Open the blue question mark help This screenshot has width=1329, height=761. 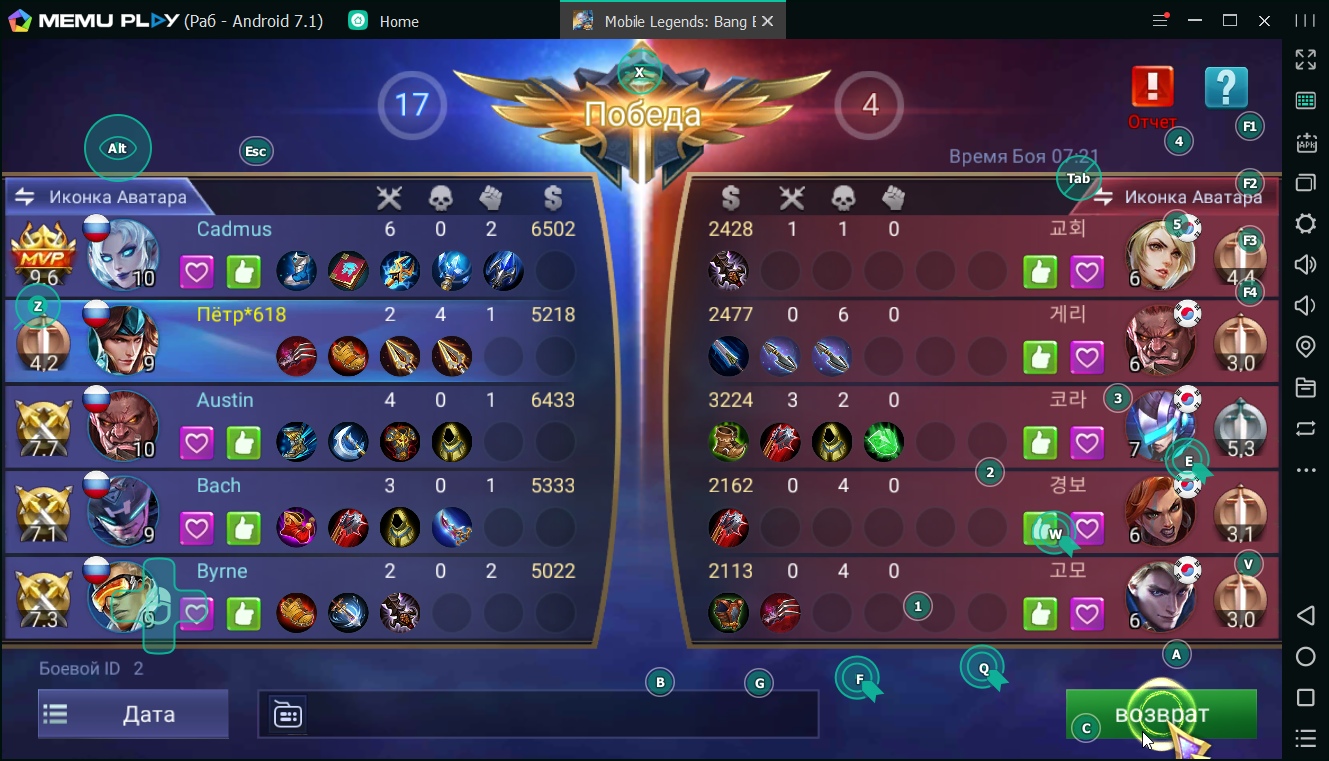pos(1226,88)
